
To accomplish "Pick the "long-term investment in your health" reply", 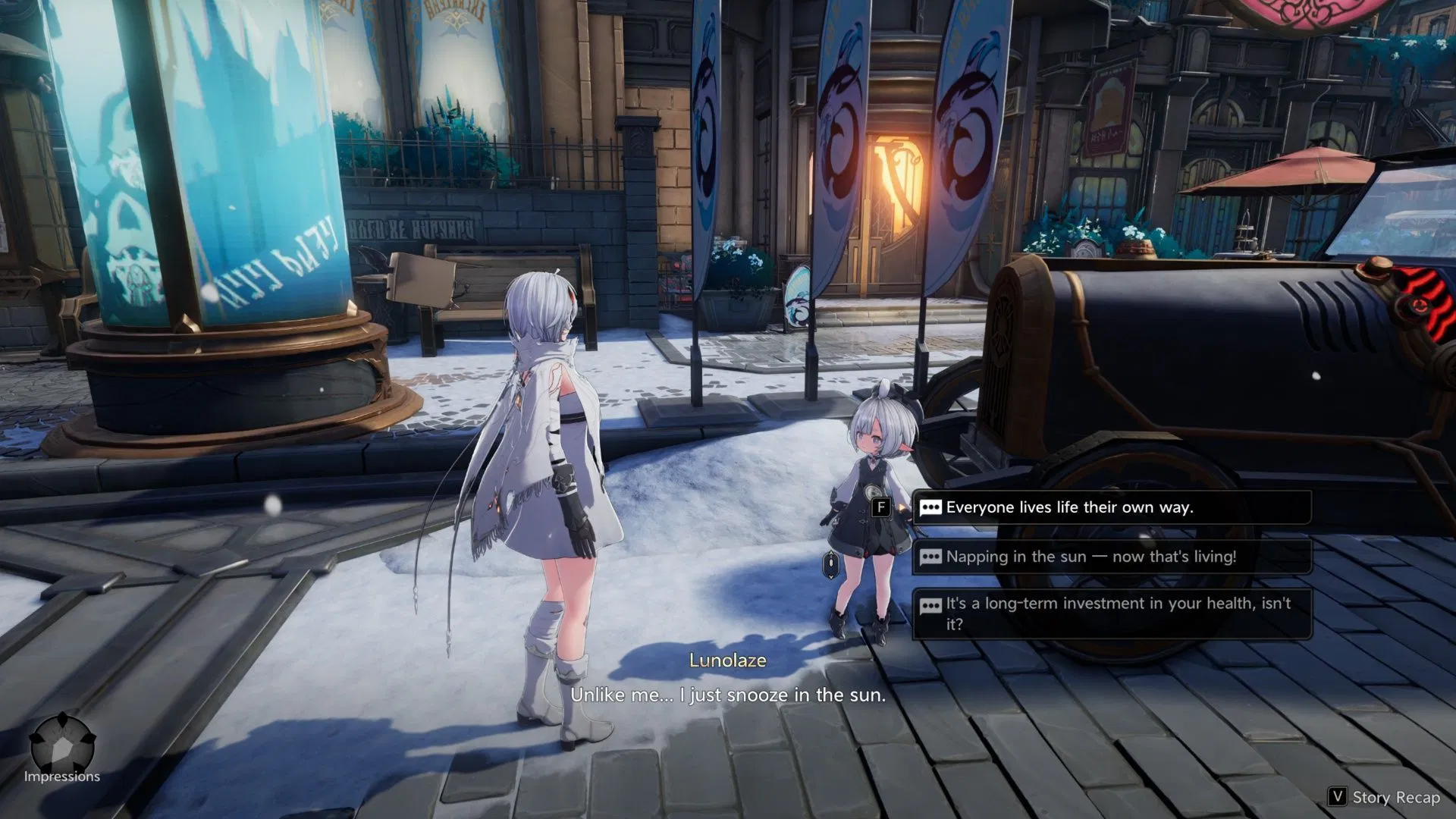I will [x=1111, y=613].
